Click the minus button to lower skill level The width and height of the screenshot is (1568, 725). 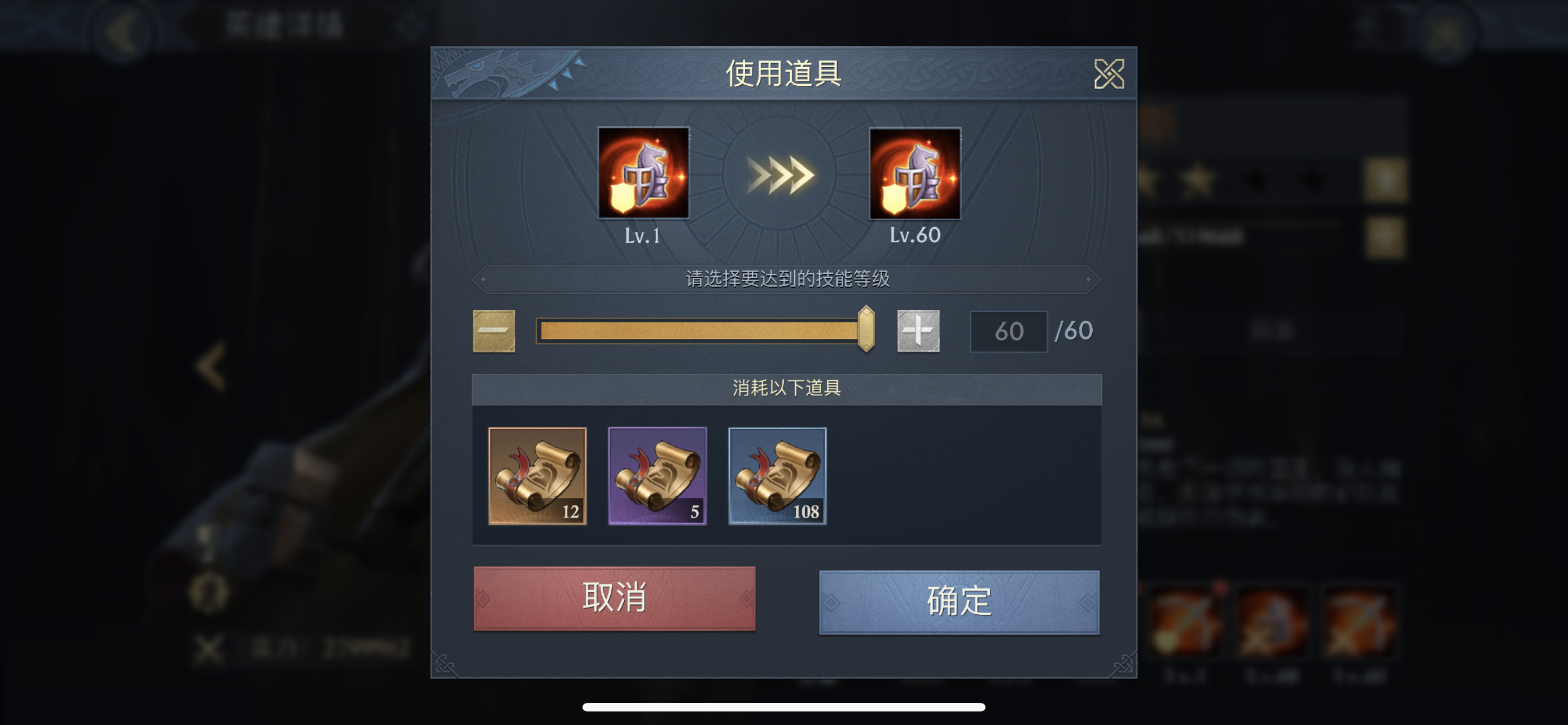coord(494,329)
